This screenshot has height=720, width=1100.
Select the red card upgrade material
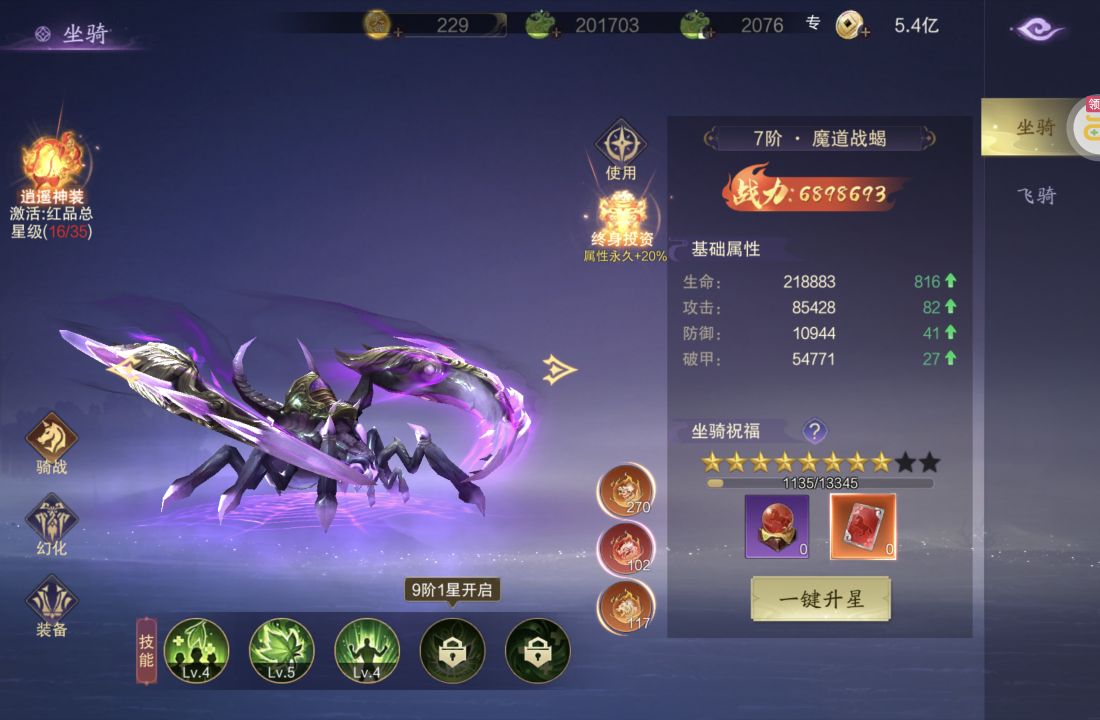tap(863, 526)
